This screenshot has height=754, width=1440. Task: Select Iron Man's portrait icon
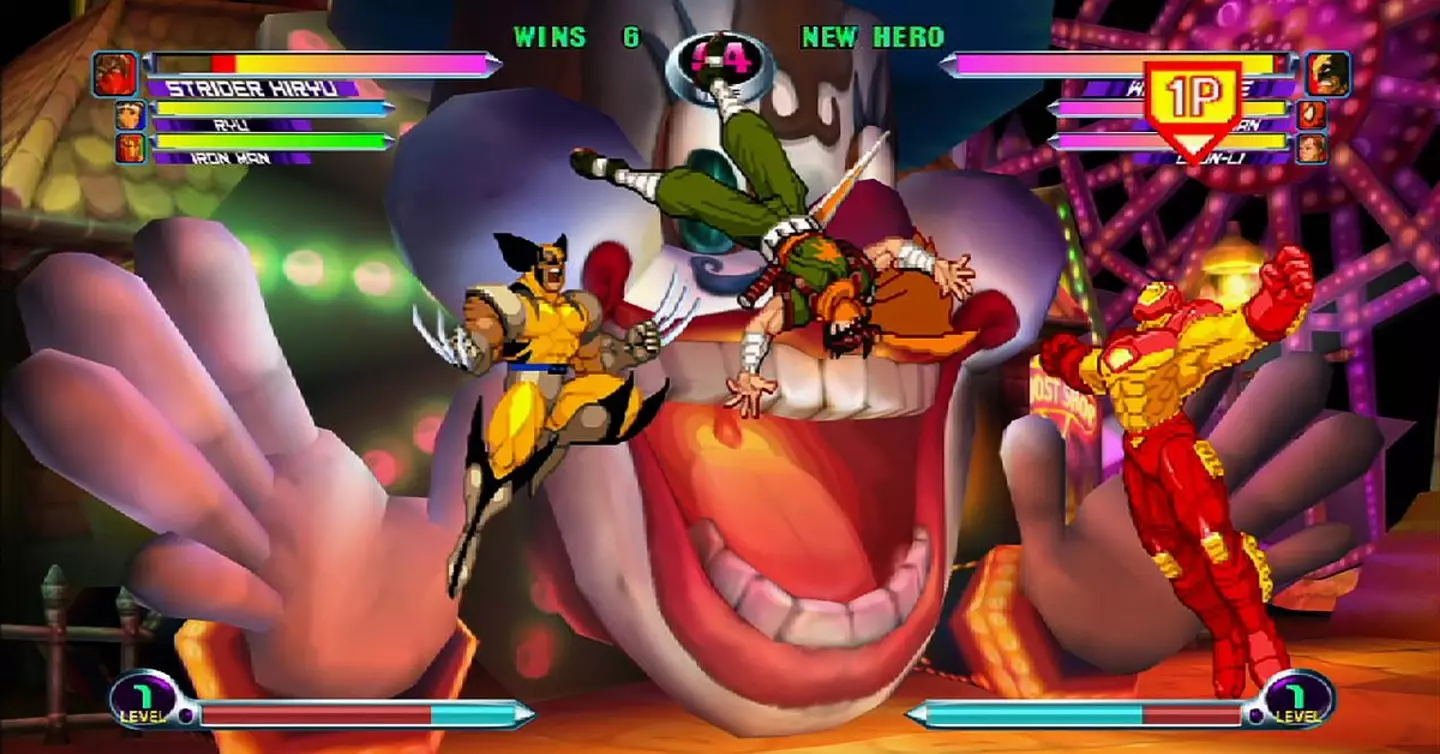130,149
